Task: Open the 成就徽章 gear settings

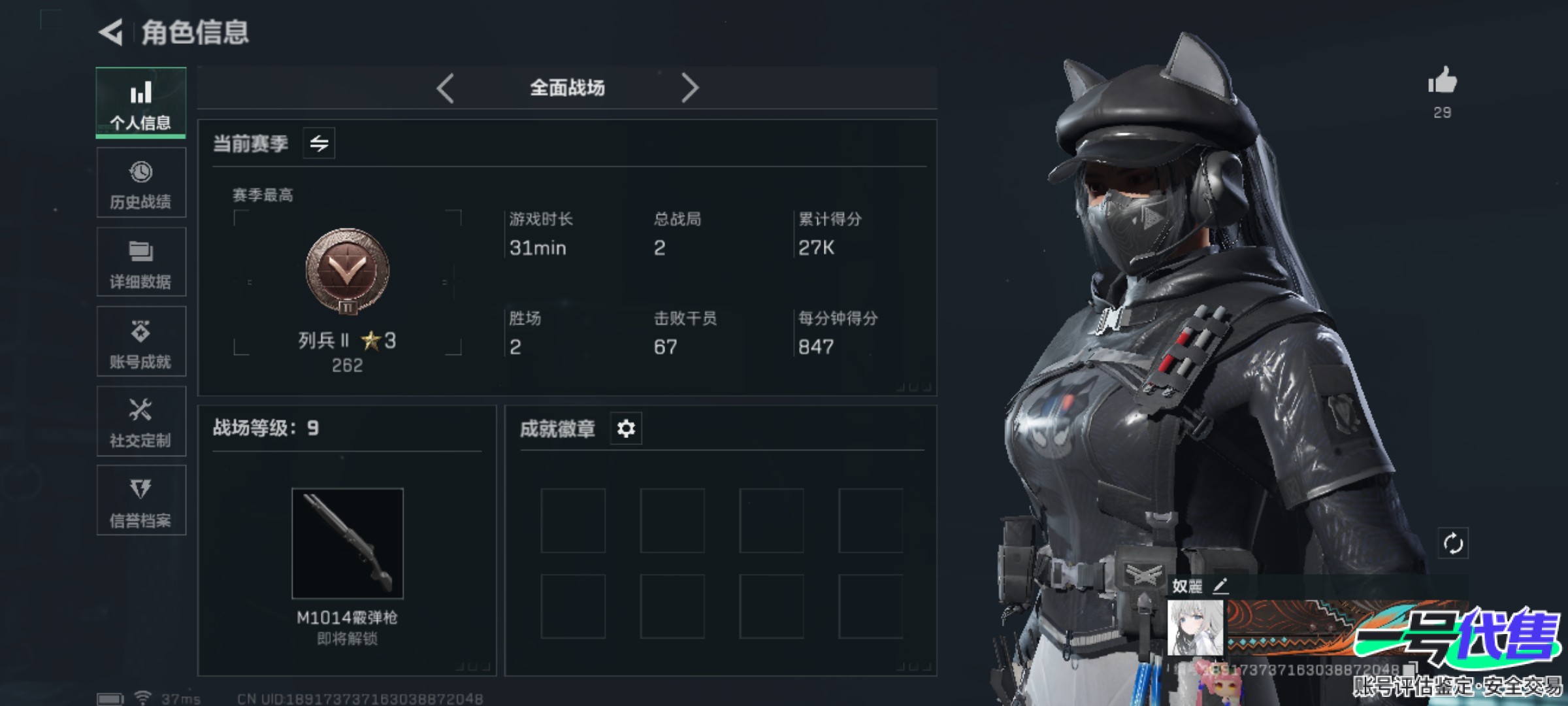Action: (626, 429)
